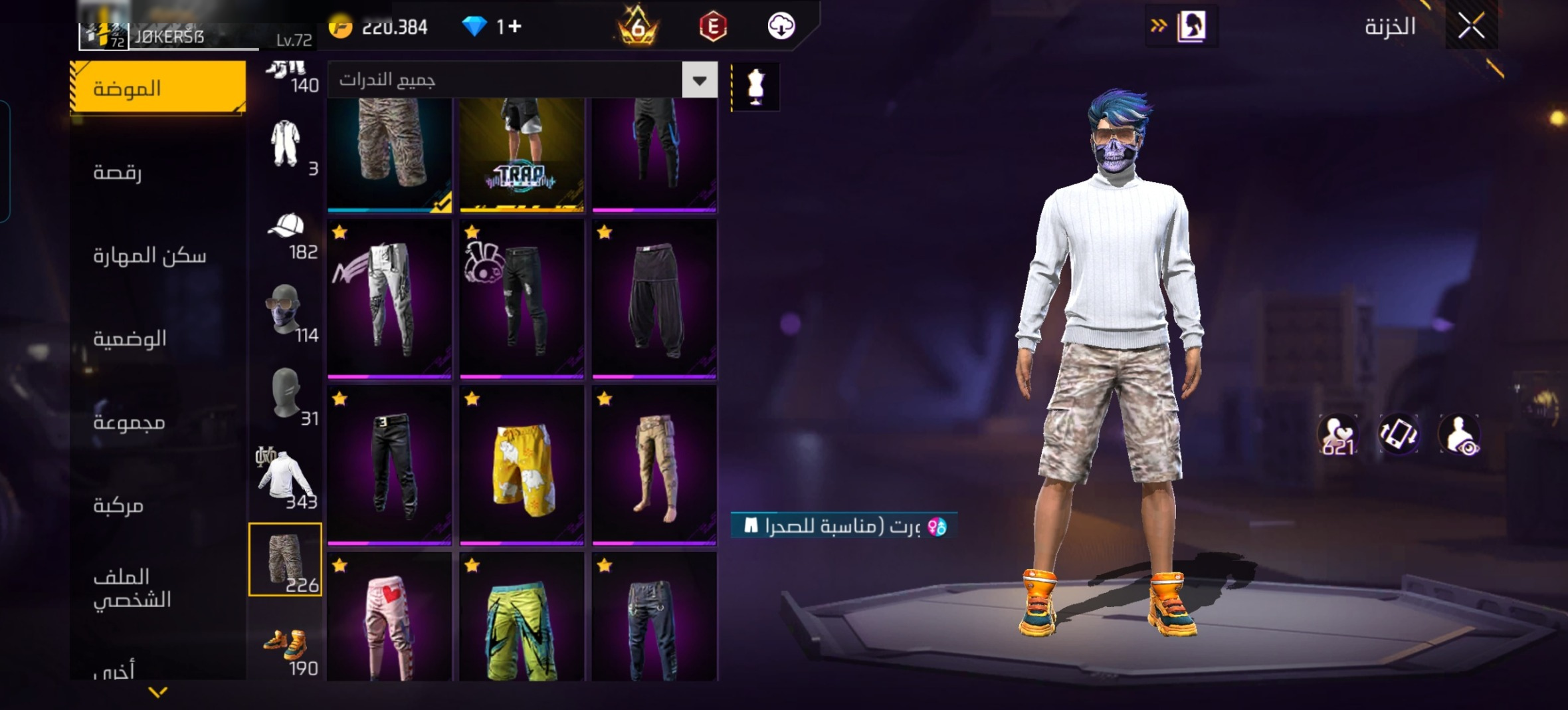The image size is (1568, 710).
Task: Click the mannequin outfit preview button
Action: click(755, 87)
